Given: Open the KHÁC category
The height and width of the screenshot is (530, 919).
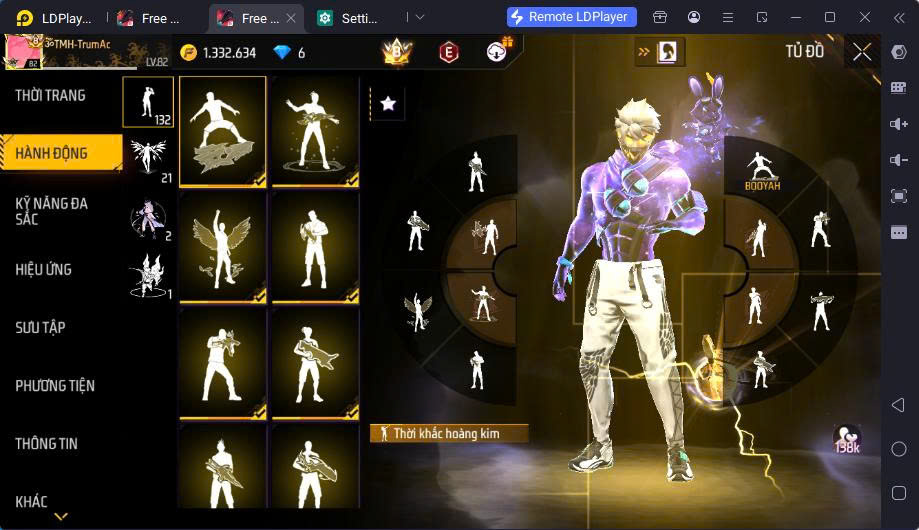Looking at the screenshot, I should 31,501.
